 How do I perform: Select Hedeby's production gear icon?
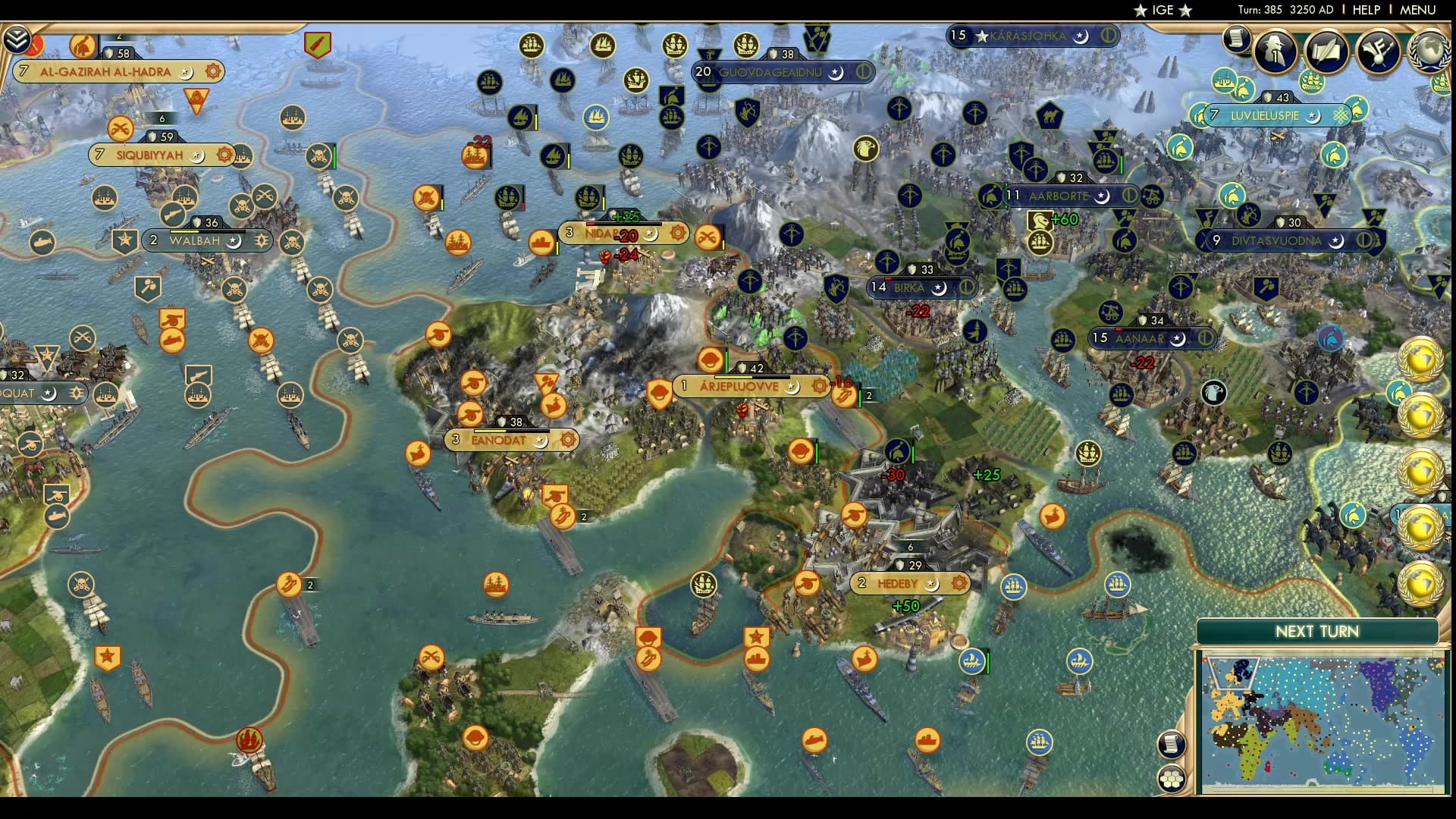(x=958, y=584)
